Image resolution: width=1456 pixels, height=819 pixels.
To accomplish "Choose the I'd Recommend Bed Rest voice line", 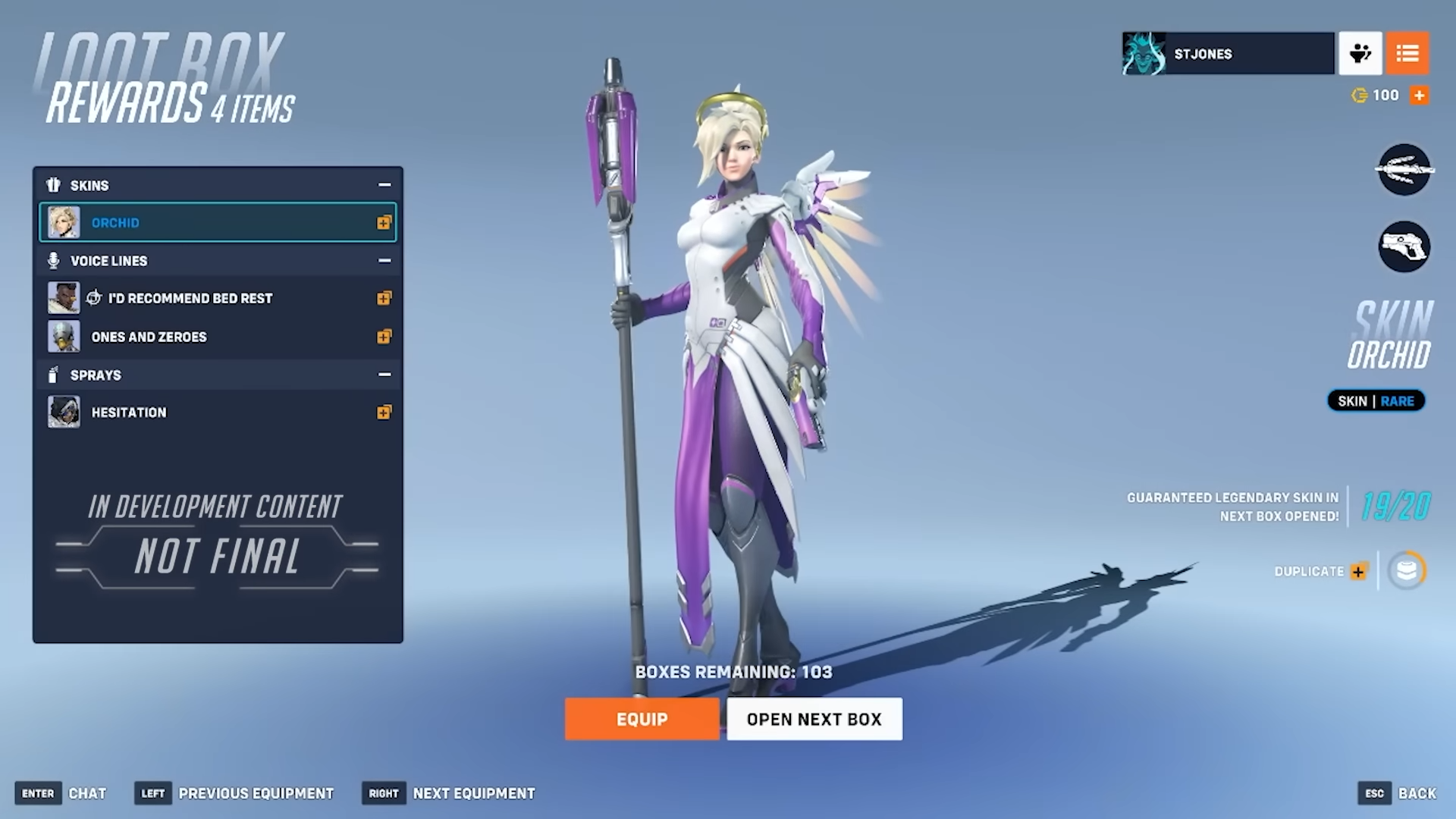I will 218,298.
